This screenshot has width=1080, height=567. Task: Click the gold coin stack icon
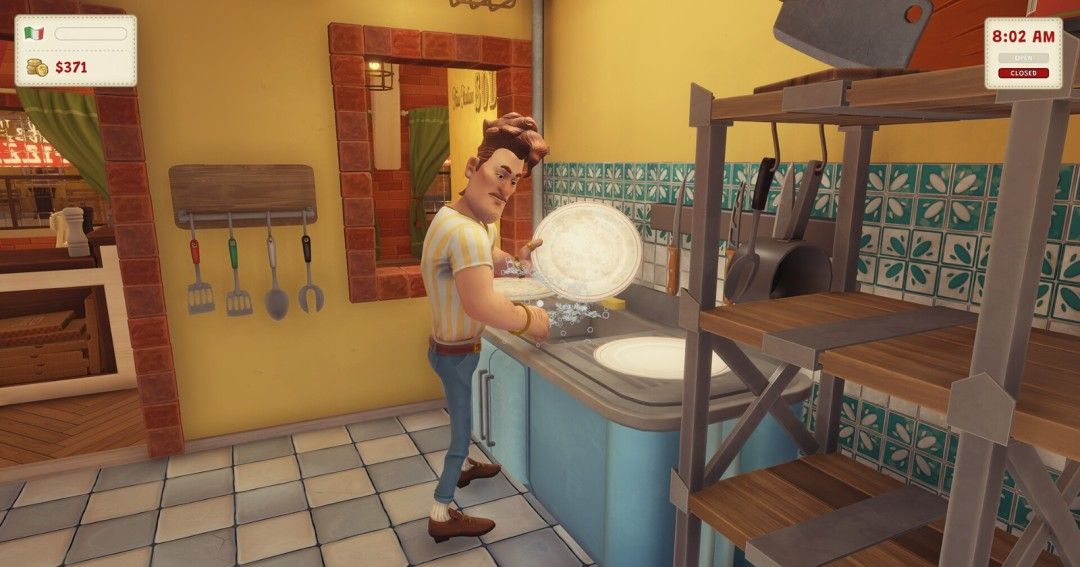[x=37, y=68]
